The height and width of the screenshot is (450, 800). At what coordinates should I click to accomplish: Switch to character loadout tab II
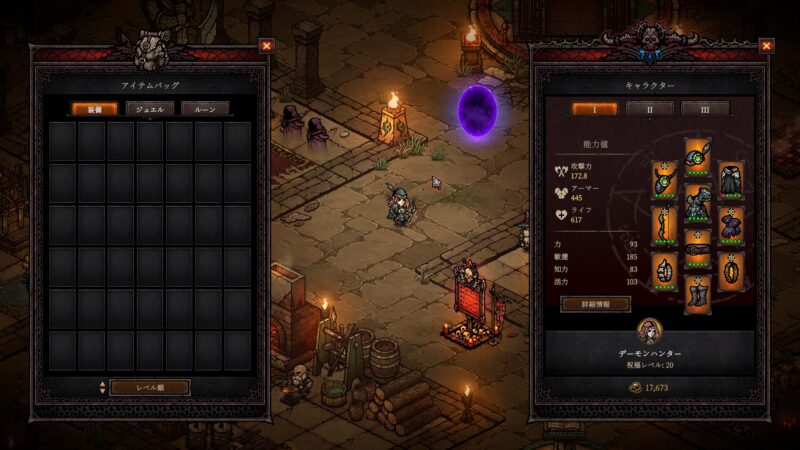(x=649, y=108)
